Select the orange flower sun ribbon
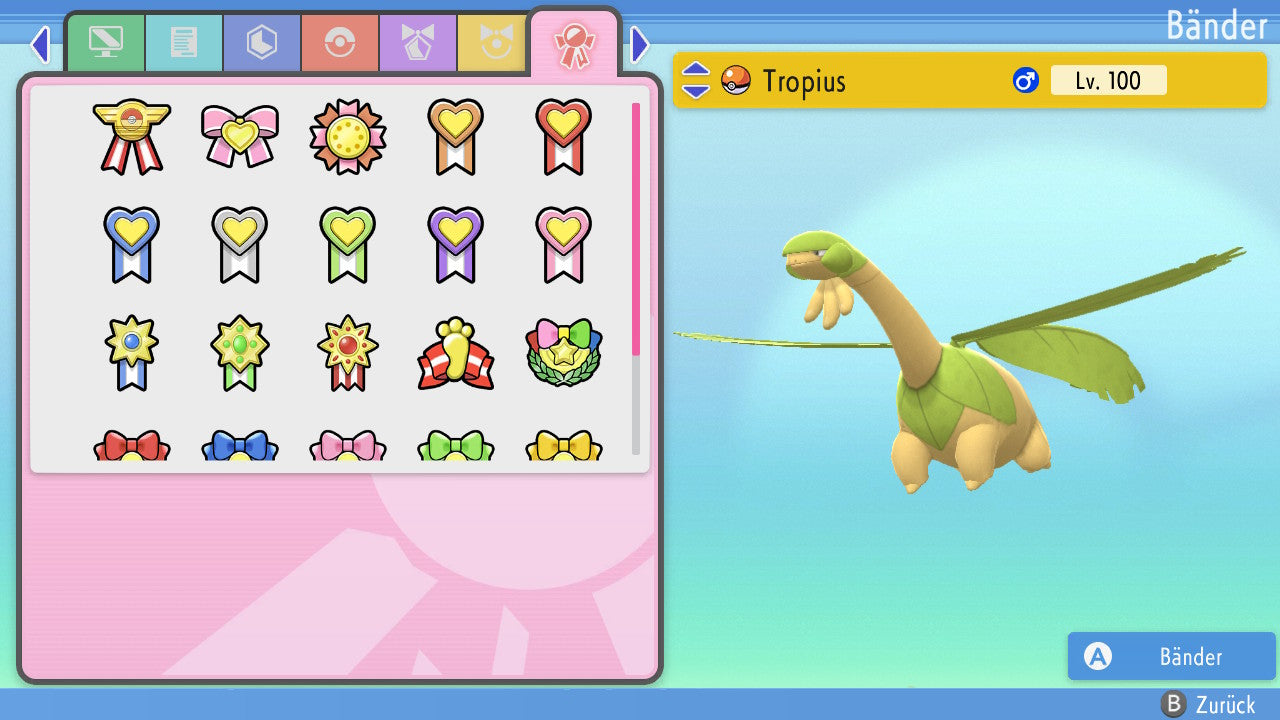 pyautogui.click(x=347, y=136)
